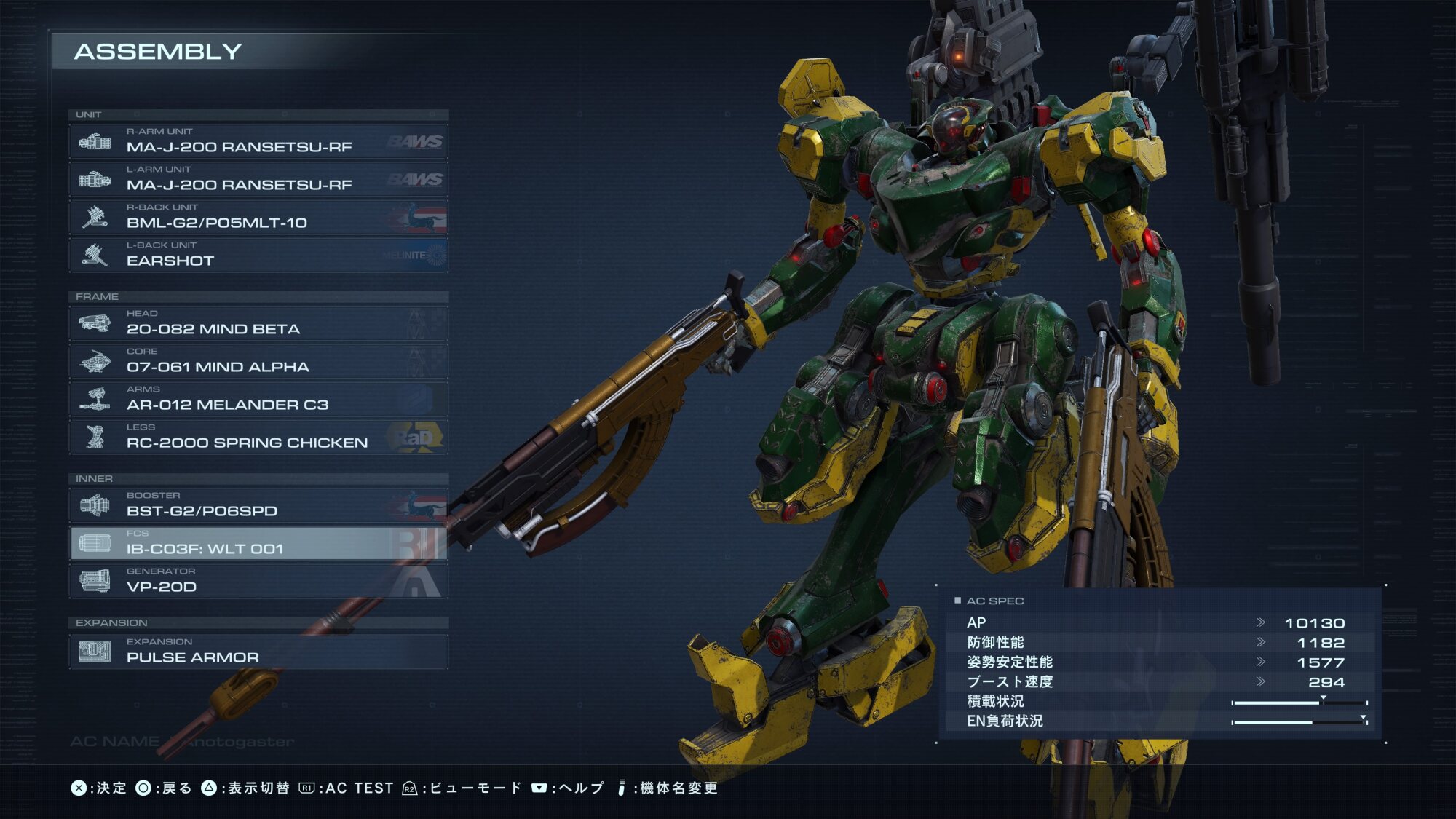1456x819 pixels.
Task: Select the L-BACK UNIT EARSHOT slot
Action: (x=258, y=255)
